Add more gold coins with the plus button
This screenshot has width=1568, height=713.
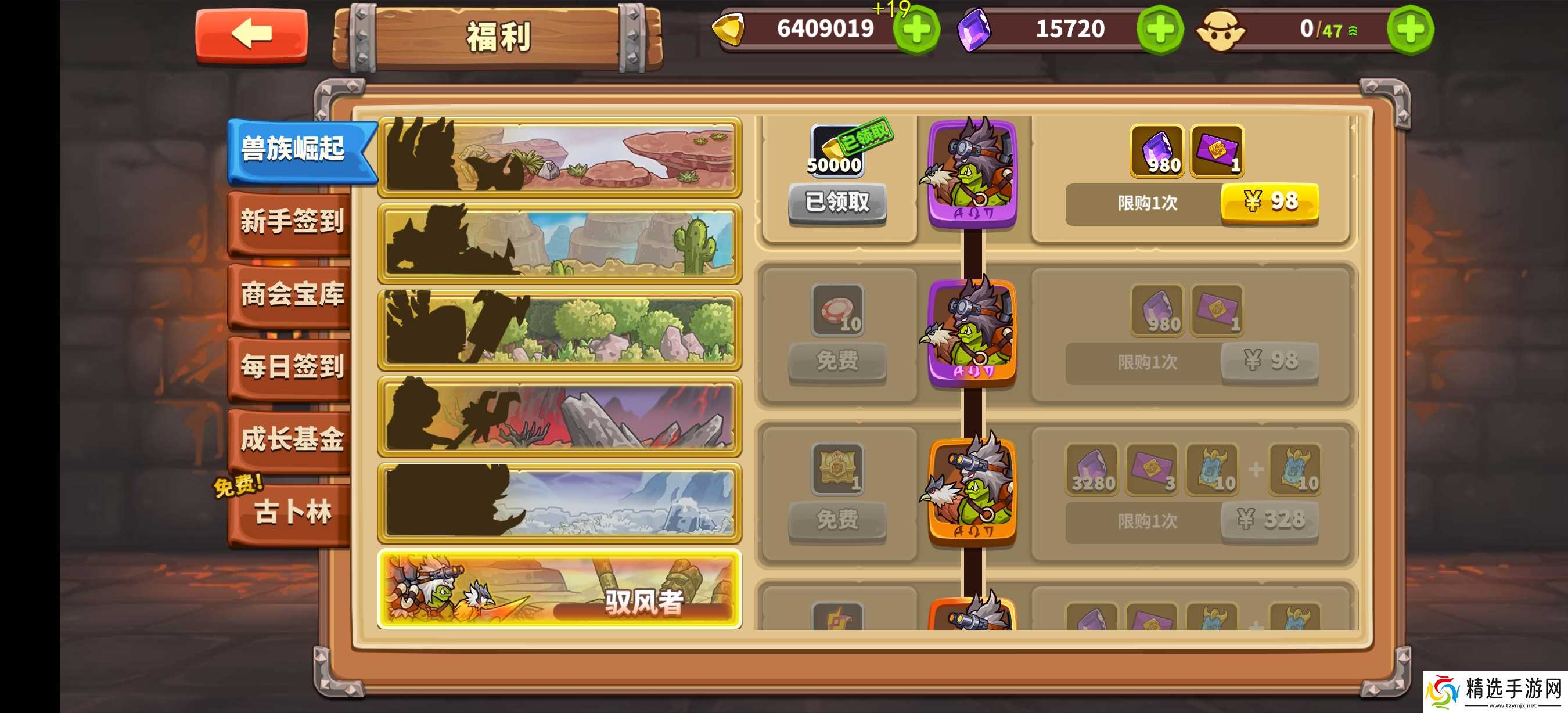coord(916,30)
